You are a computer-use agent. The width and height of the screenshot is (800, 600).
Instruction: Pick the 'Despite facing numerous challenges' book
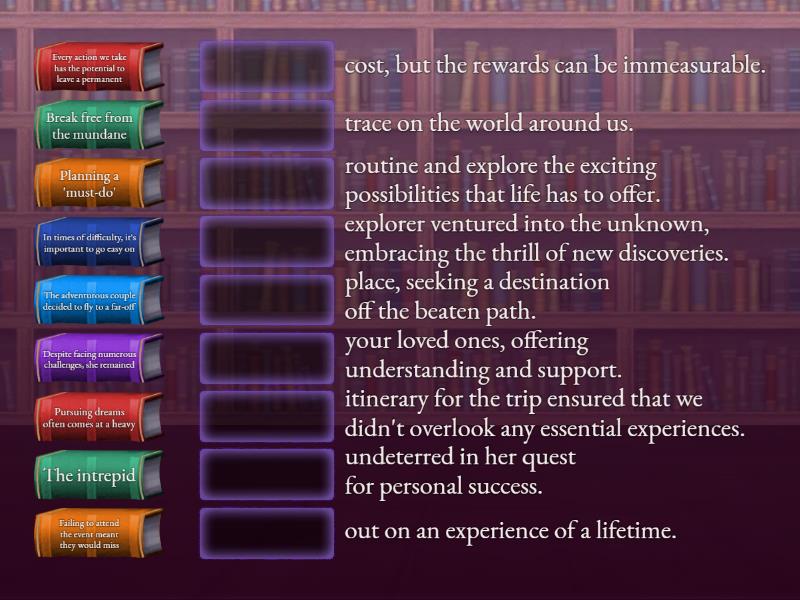(95, 359)
